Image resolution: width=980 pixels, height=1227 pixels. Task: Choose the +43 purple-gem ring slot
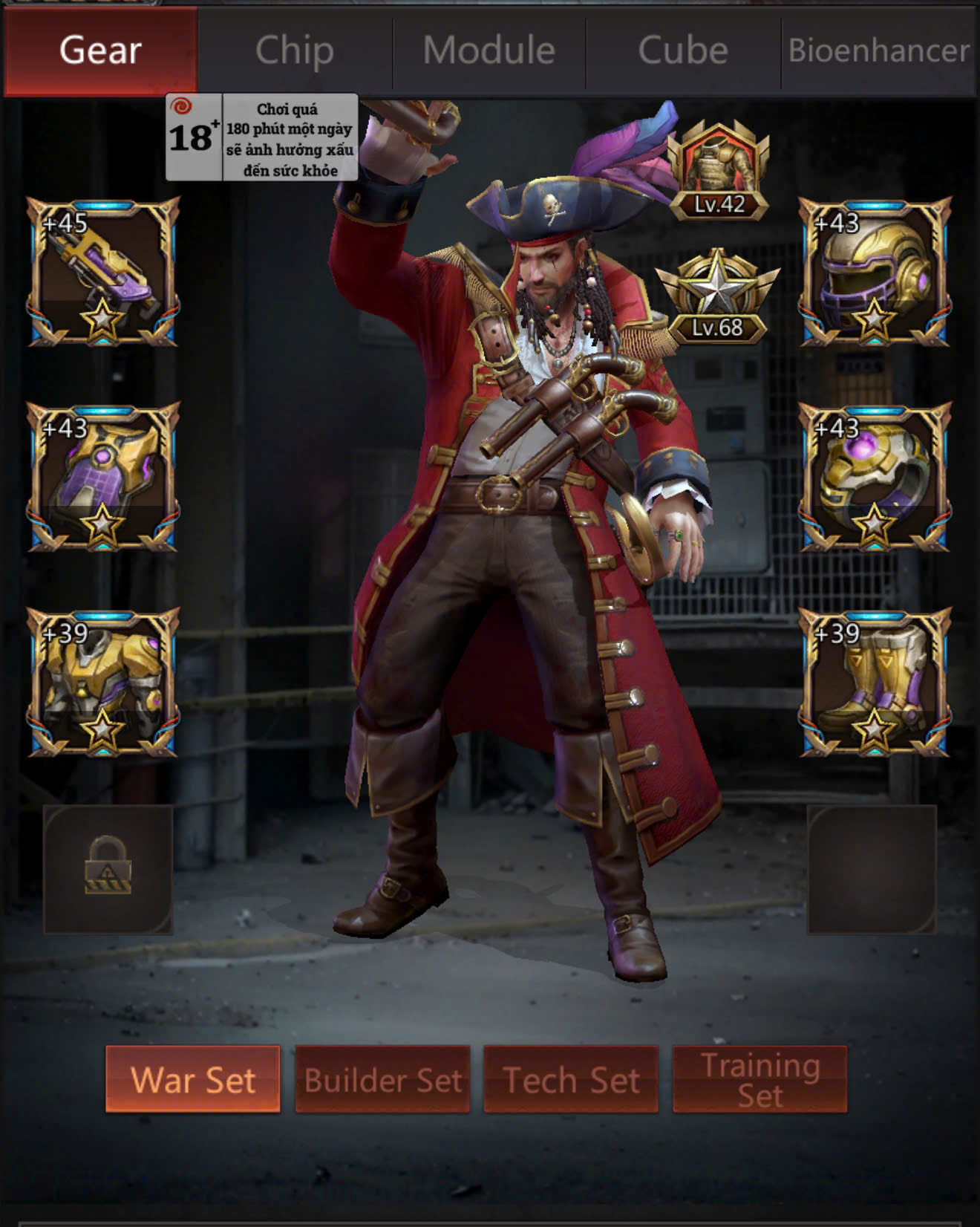pos(875,477)
